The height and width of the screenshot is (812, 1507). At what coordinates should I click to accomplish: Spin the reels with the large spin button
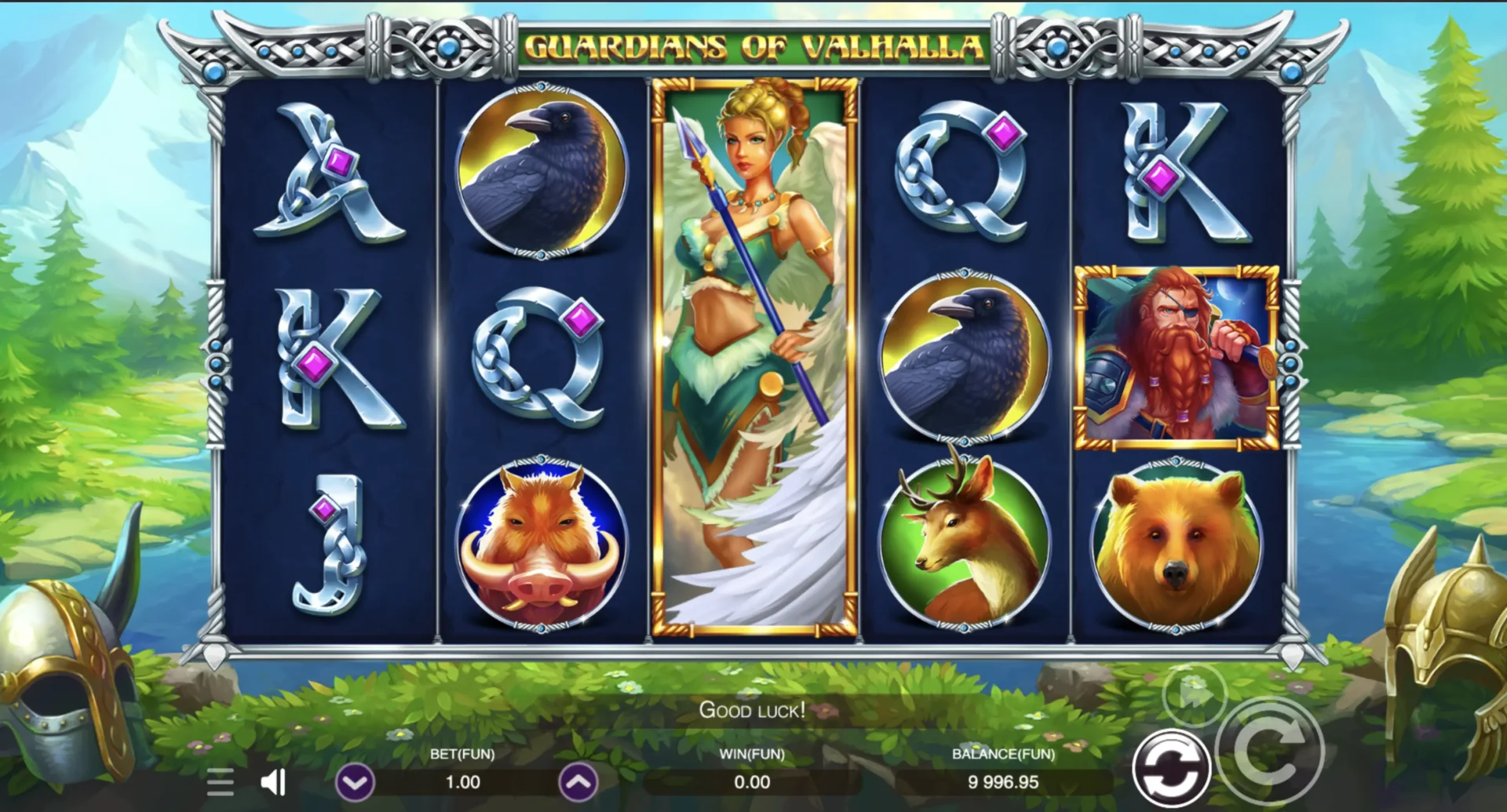(x=1270, y=751)
